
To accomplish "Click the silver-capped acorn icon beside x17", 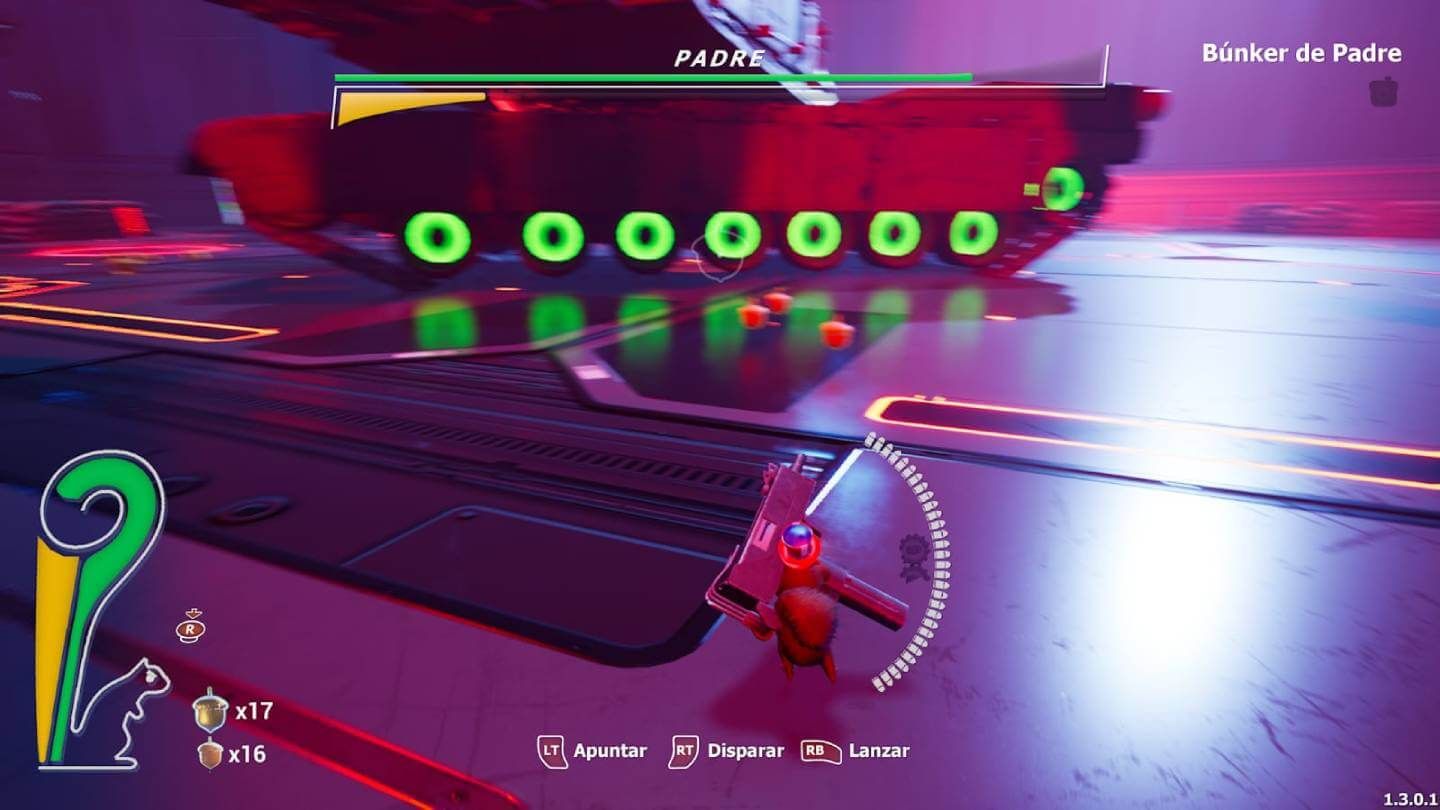I will 210,710.
